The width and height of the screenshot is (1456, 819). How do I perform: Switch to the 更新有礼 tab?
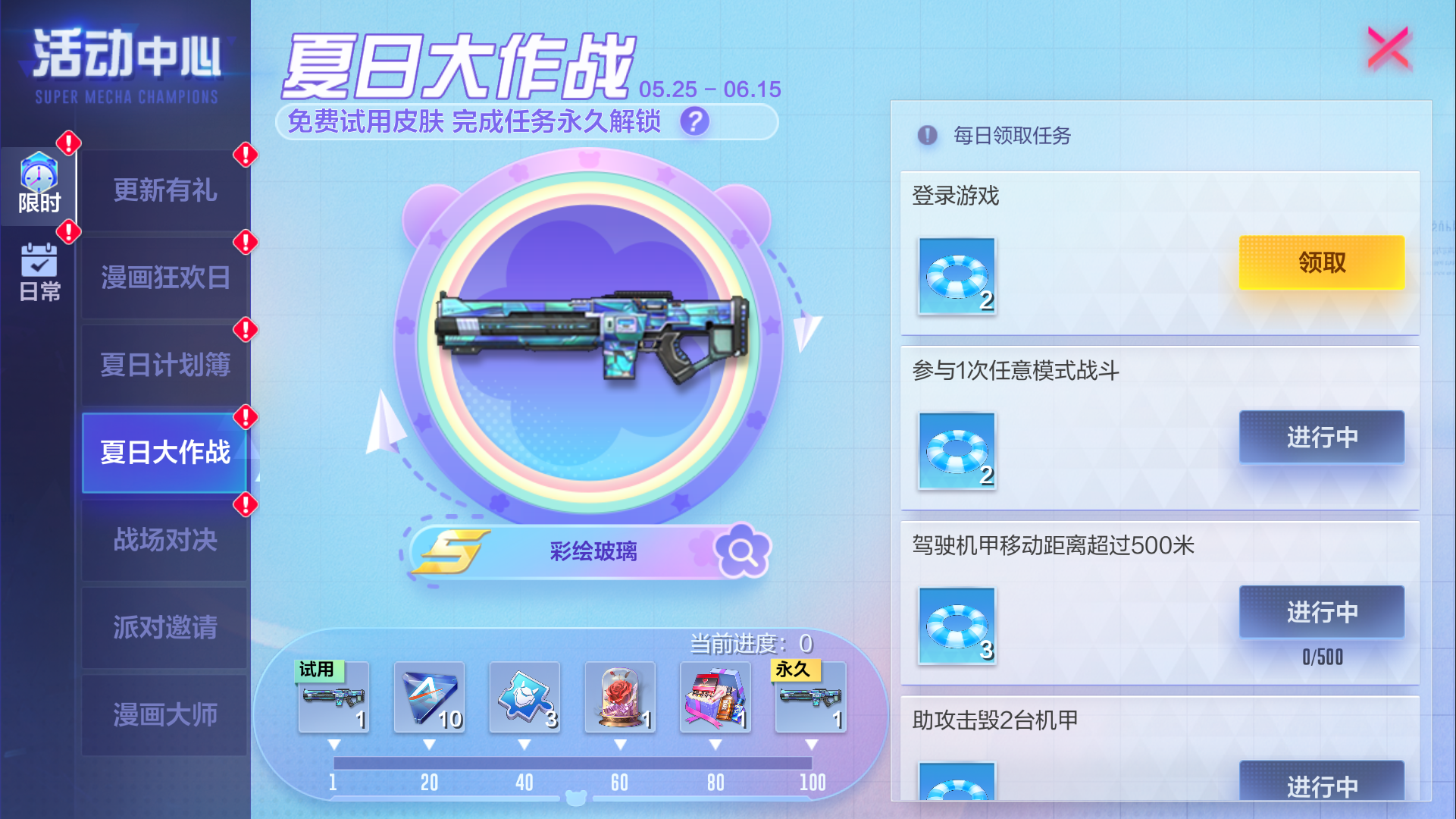click(163, 192)
